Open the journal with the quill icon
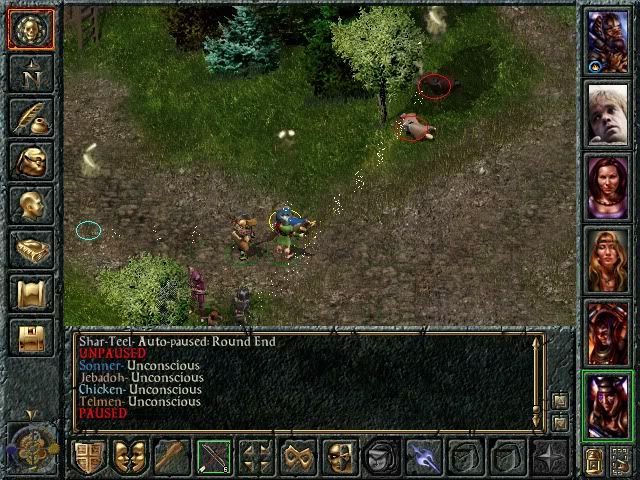 (31, 117)
